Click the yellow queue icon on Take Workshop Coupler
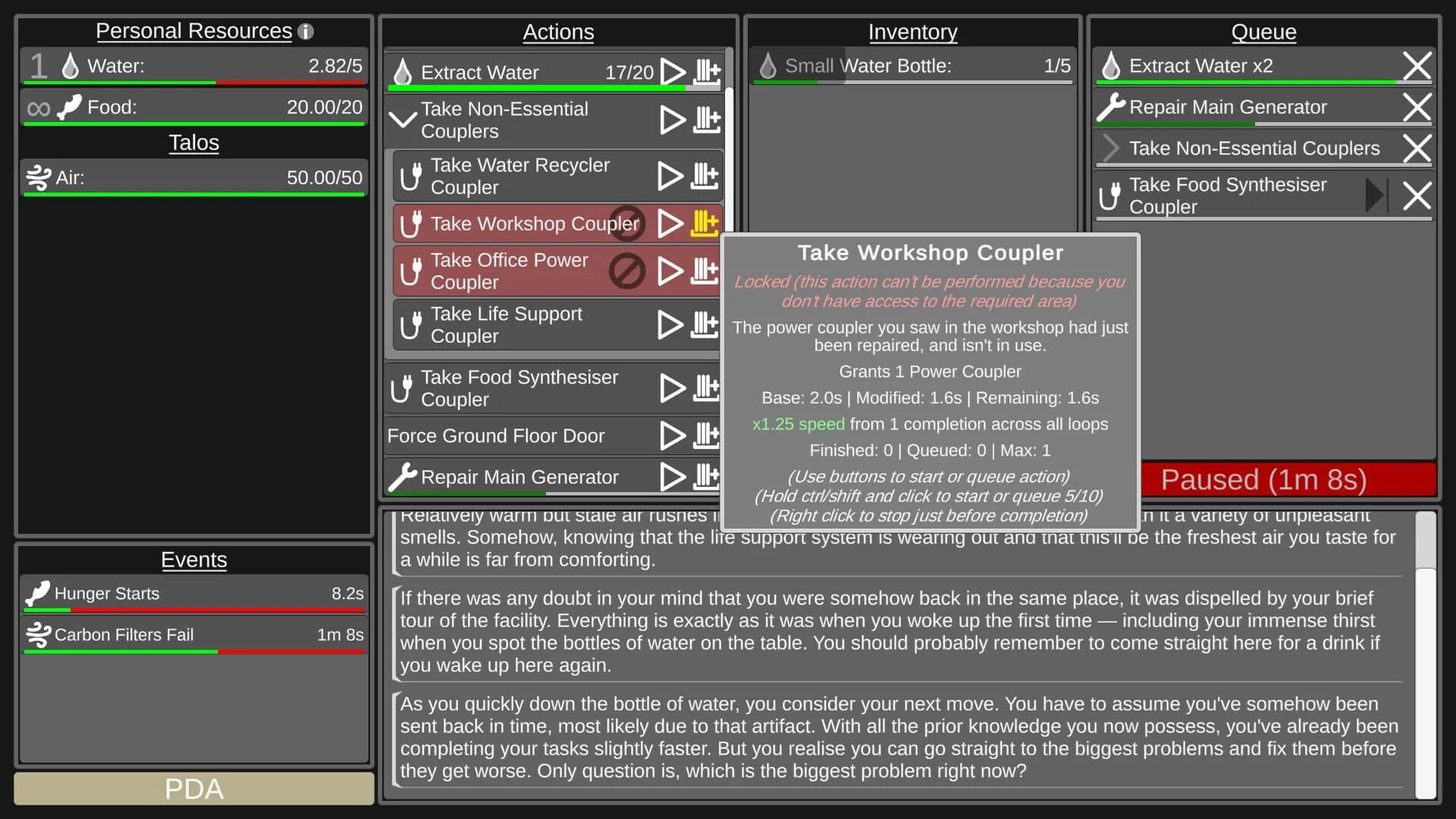 click(x=704, y=223)
